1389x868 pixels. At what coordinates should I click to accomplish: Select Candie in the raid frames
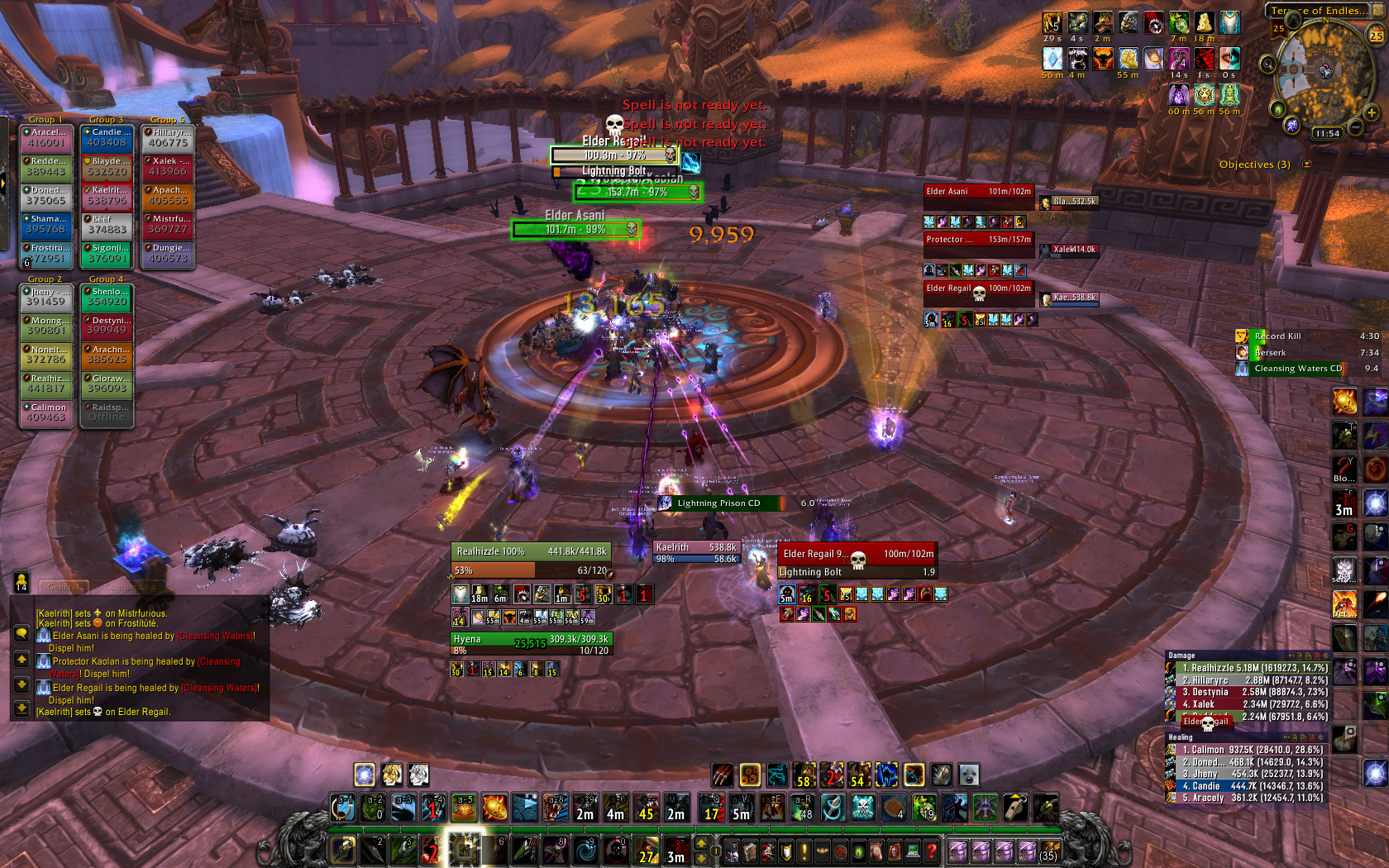coord(107,138)
